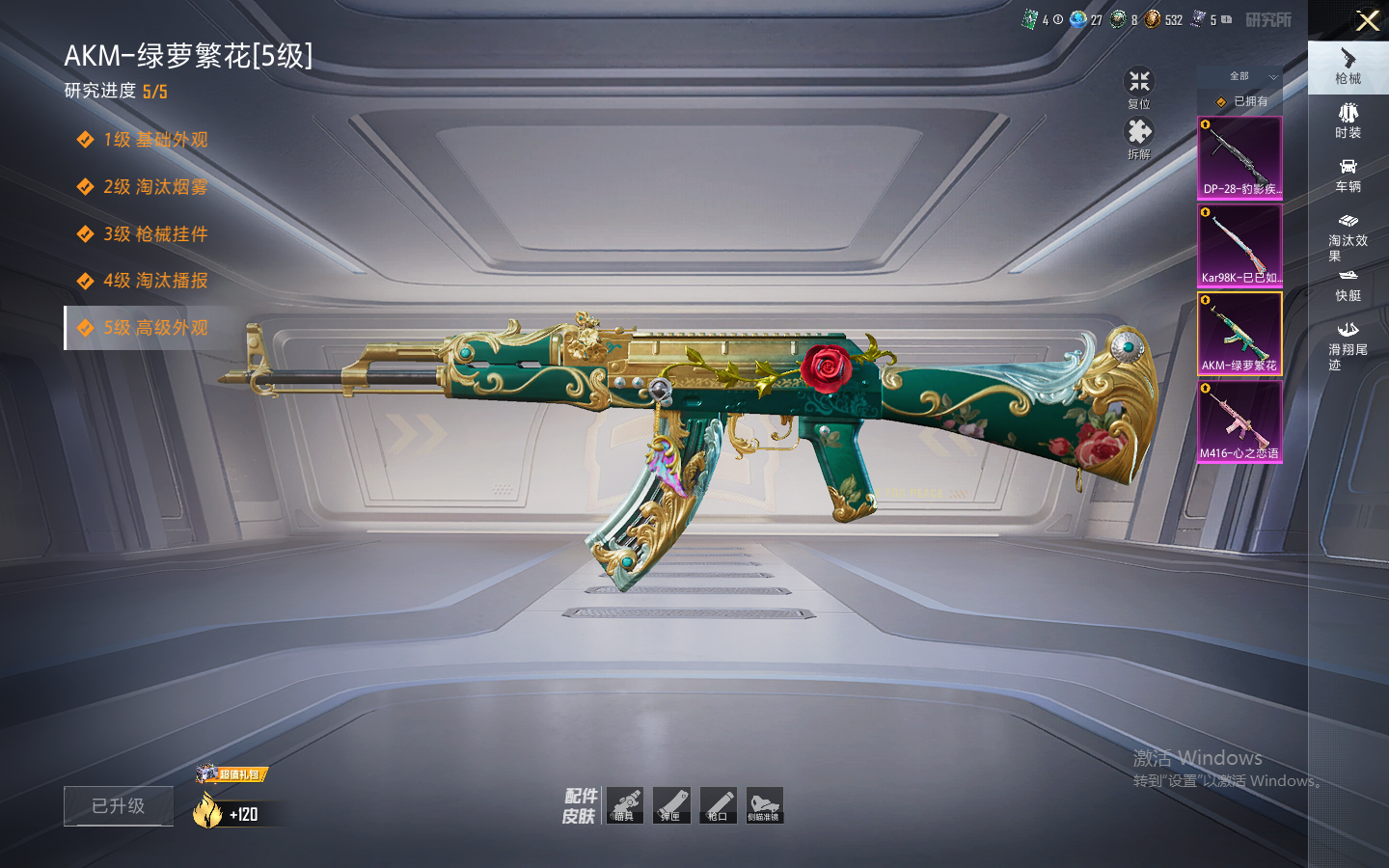
Task: Open the 淘汰效果 elimination effects tab
Action: point(1348,236)
